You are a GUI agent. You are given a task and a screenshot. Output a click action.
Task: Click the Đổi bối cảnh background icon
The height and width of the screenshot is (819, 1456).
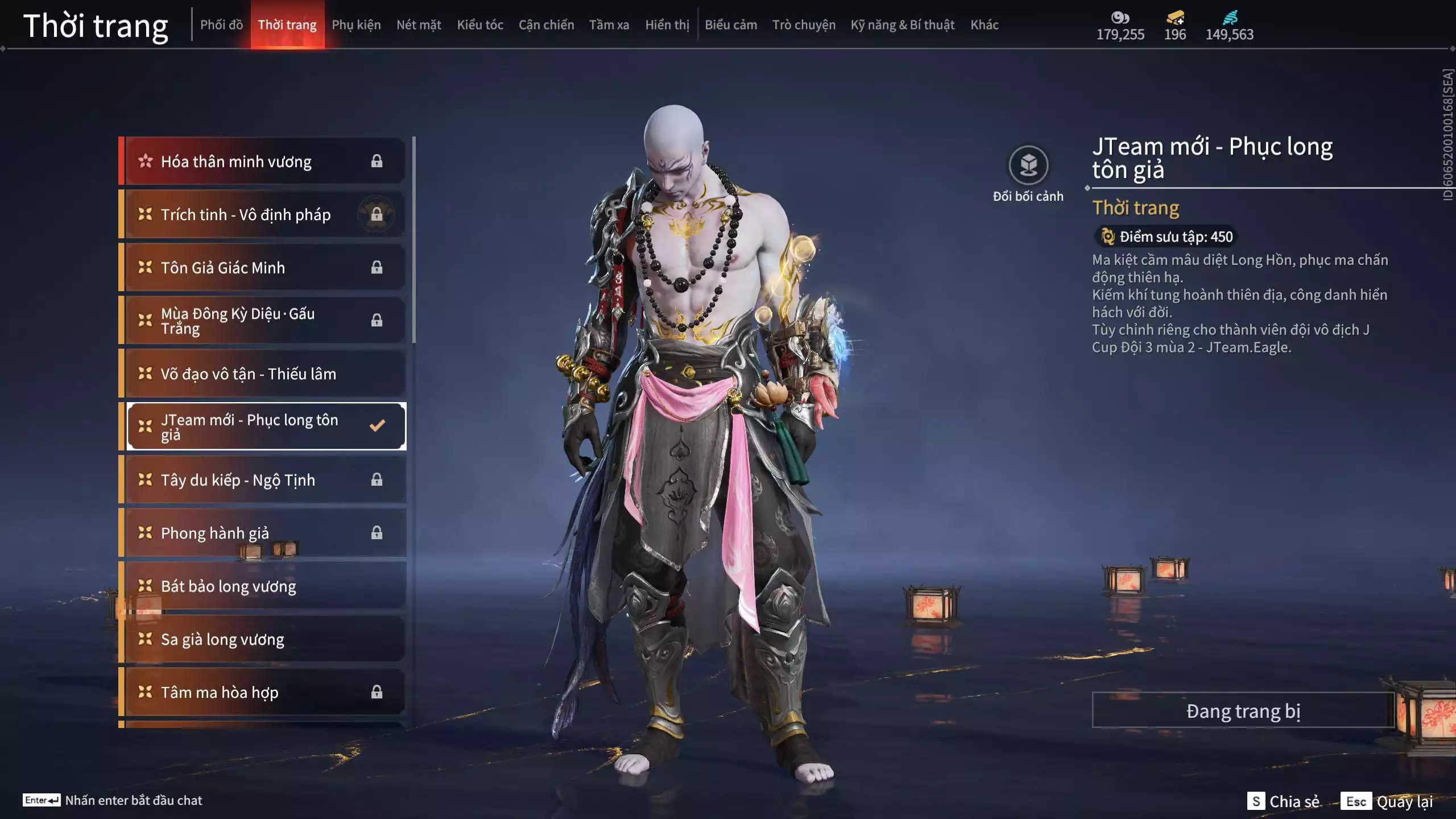pos(1028,166)
